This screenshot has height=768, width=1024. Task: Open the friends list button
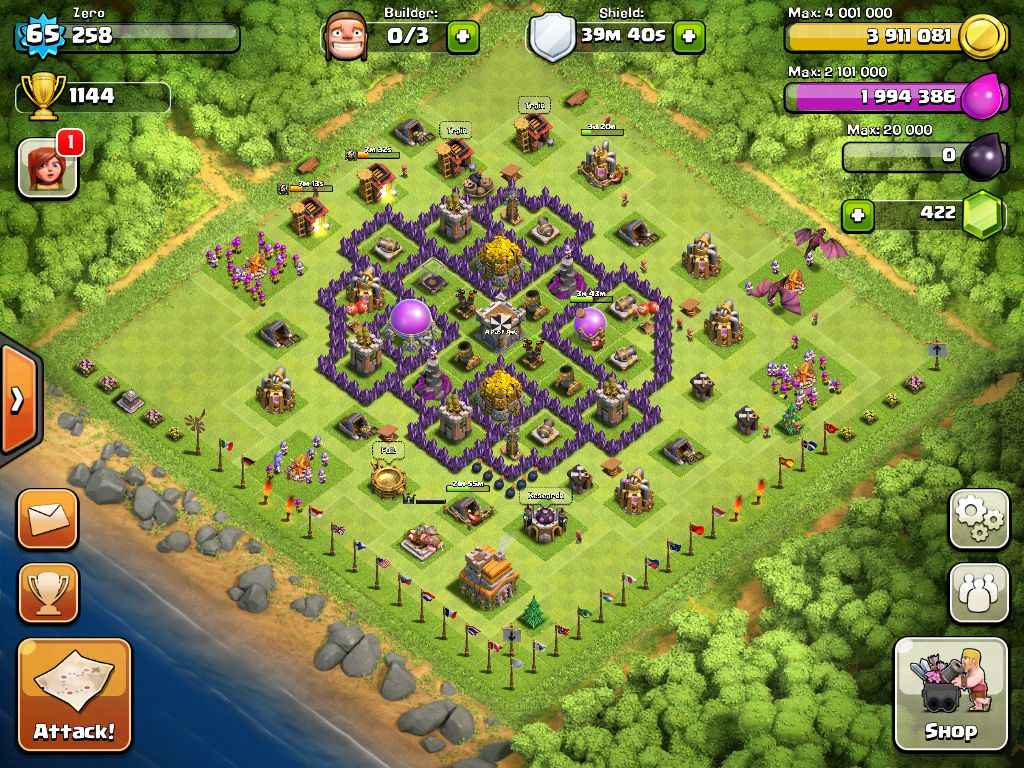click(x=979, y=592)
